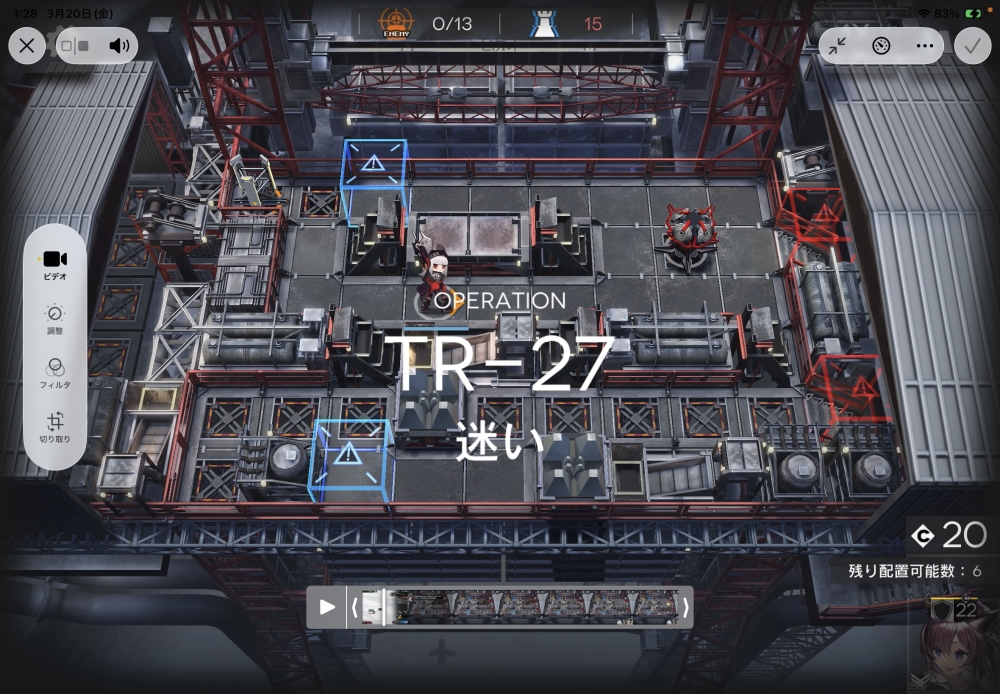
Task: Play the video preview
Action: 327,607
